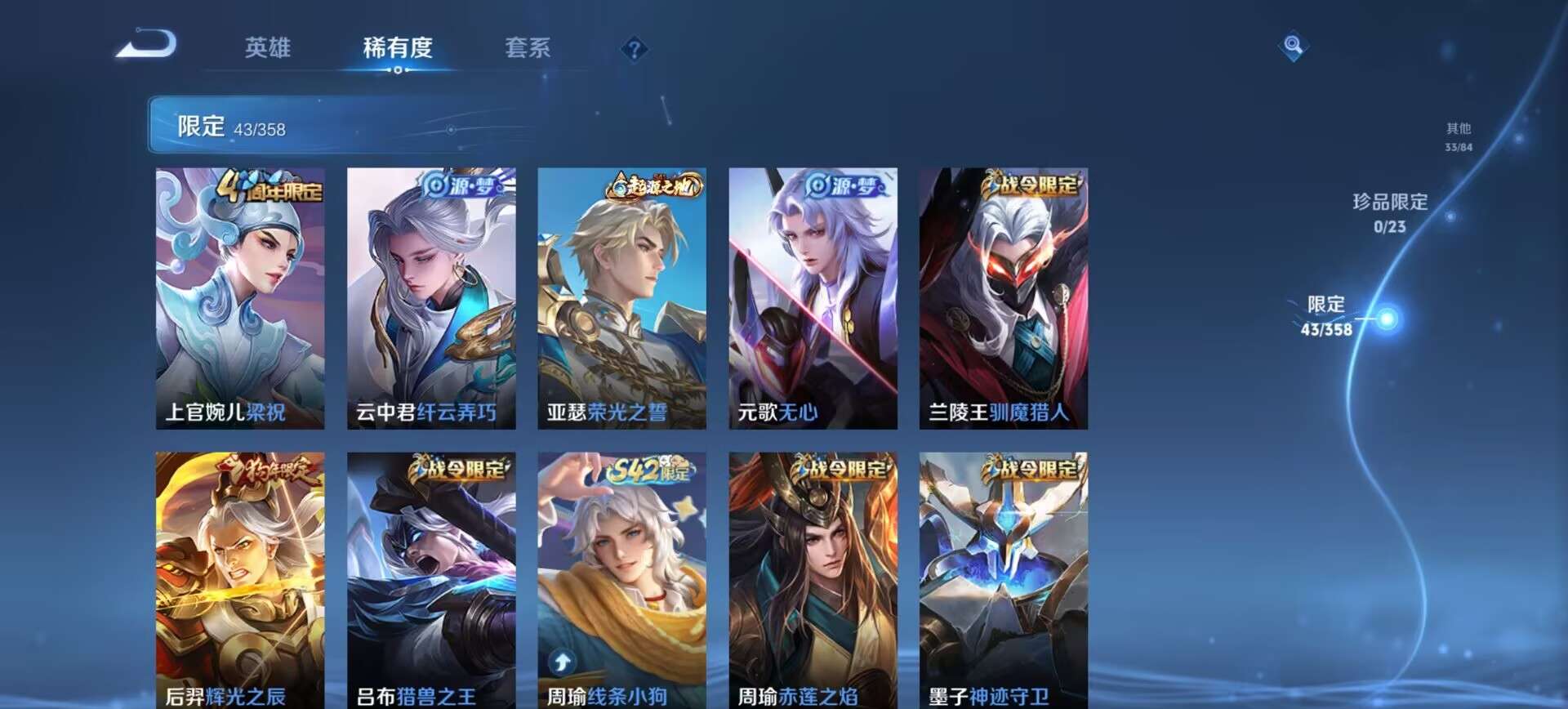Select the 超流之境 badge on 亚瑟 skin
Viewport: 1568px width, 709px height.
[x=653, y=185]
